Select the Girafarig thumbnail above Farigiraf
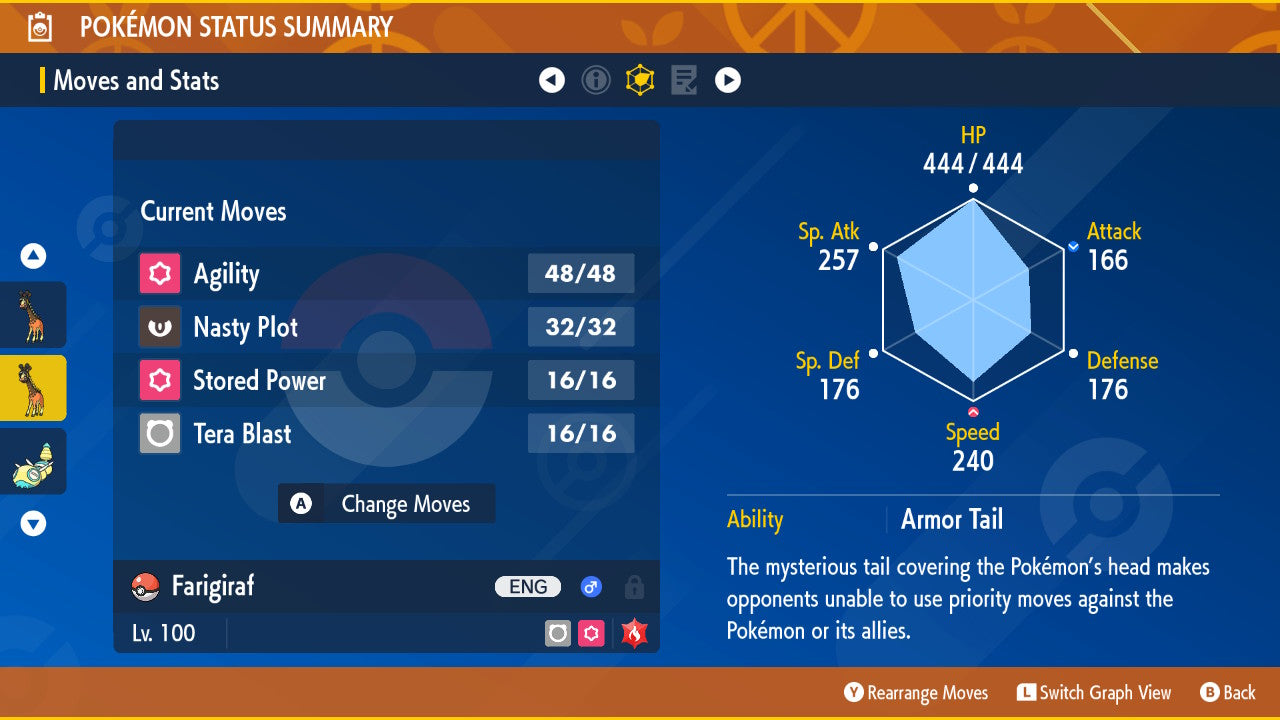 tap(33, 315)
